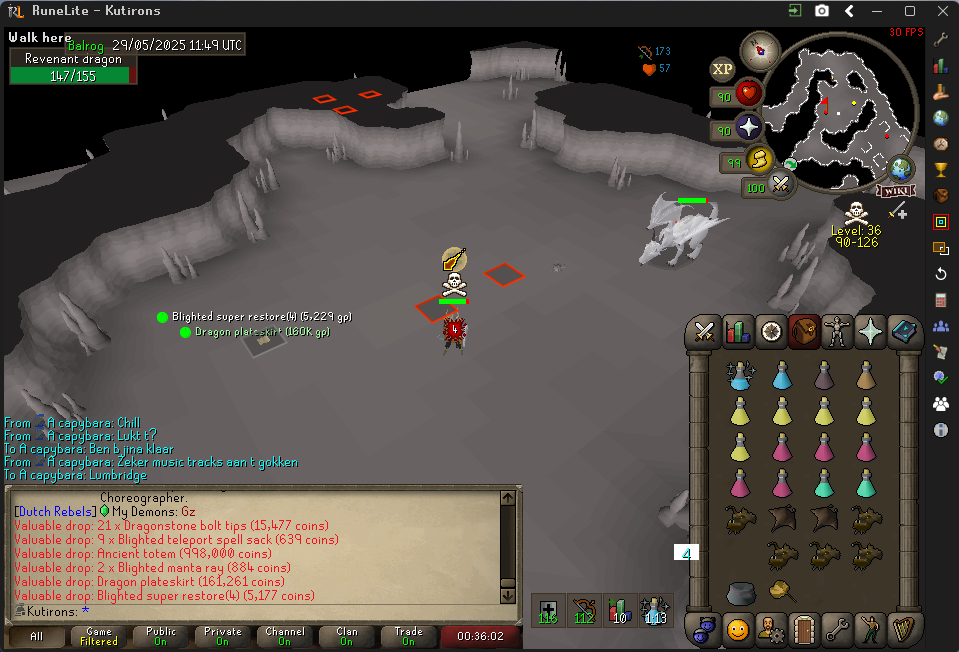Open the wrench Settings tab

pyautogui.click(x=837, y=629)
